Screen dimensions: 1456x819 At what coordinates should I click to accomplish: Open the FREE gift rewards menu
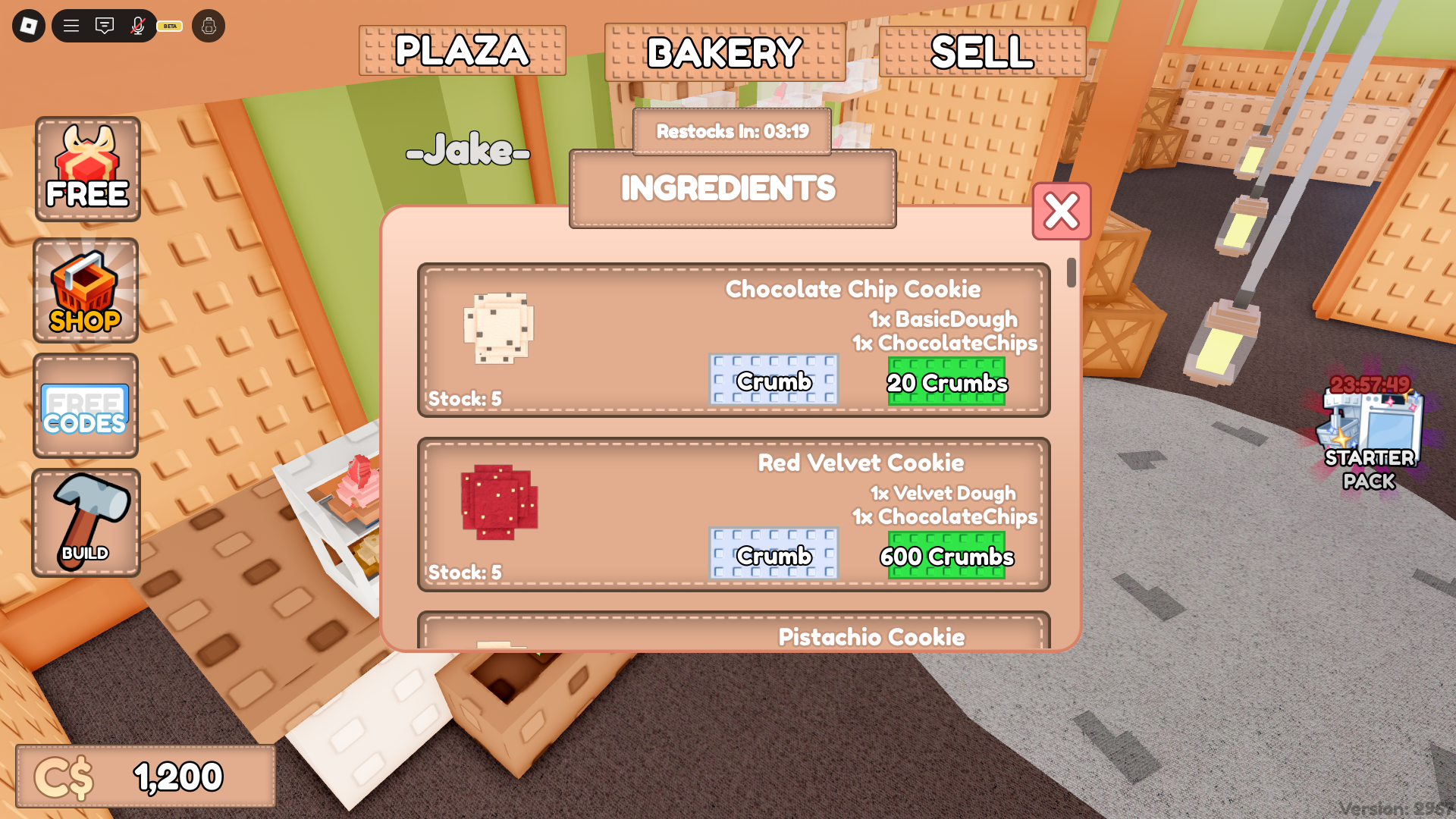coord(87,168)
